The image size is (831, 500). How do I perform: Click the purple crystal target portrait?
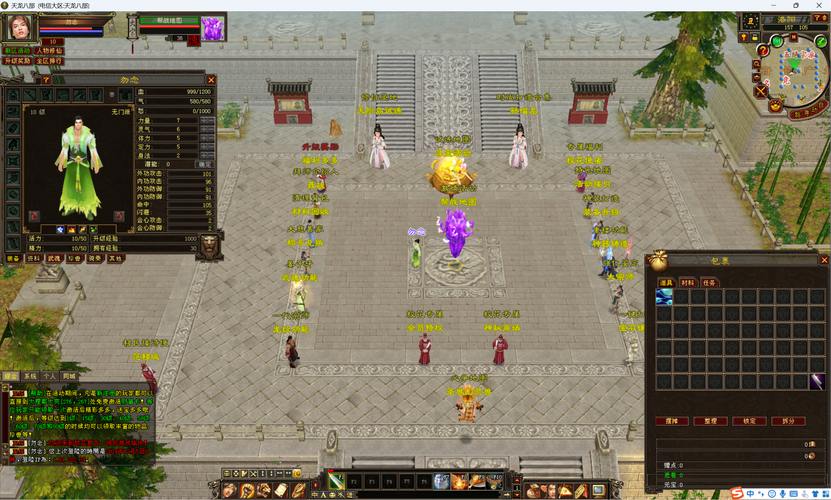[214, 29]
